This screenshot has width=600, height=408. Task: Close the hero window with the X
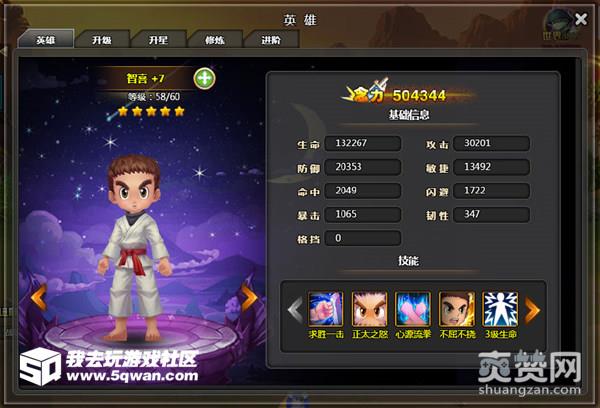[581, 18]
